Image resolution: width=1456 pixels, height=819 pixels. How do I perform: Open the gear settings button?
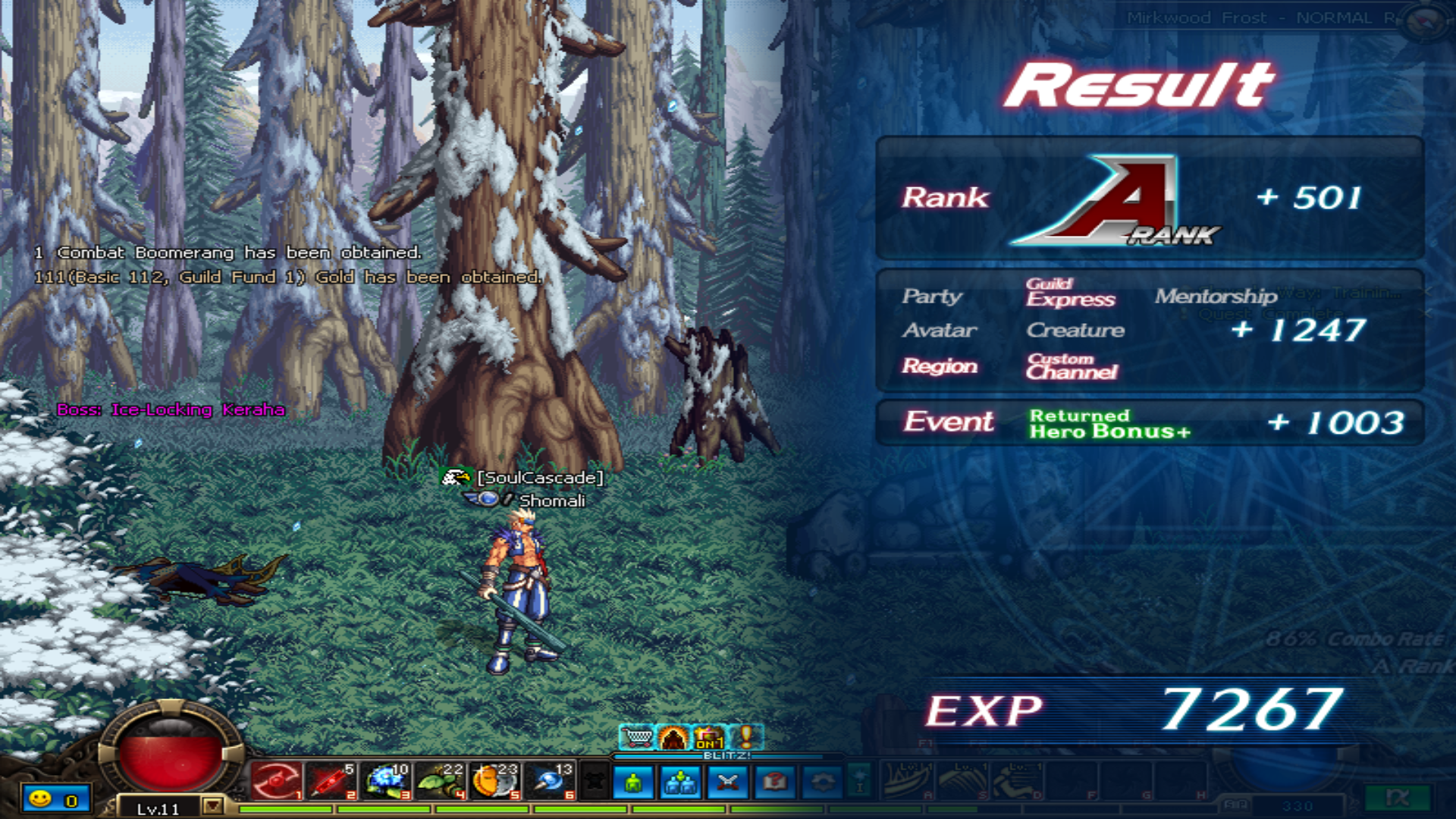(822, 783)
